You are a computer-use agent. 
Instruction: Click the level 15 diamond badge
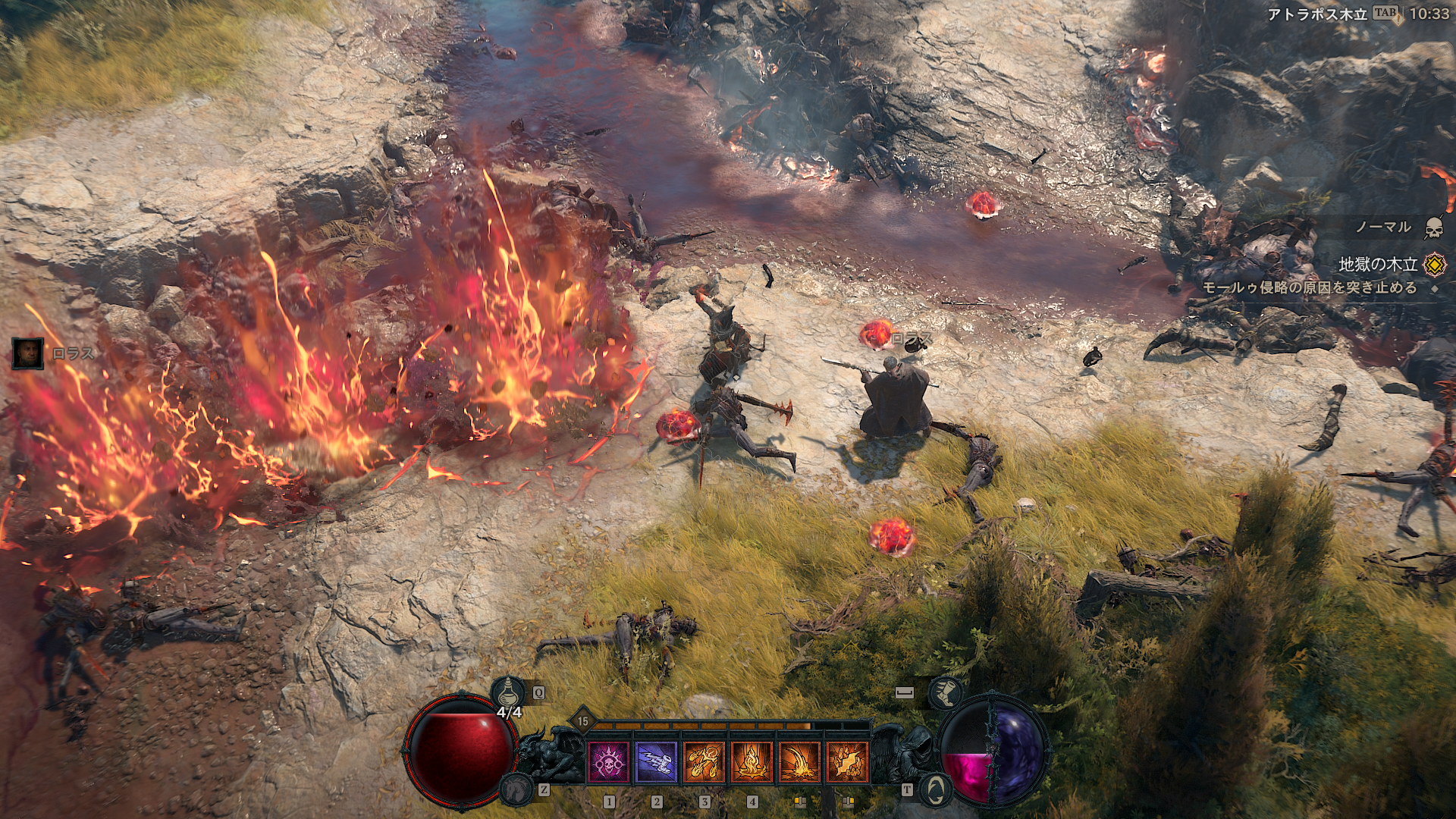(582, 722)
